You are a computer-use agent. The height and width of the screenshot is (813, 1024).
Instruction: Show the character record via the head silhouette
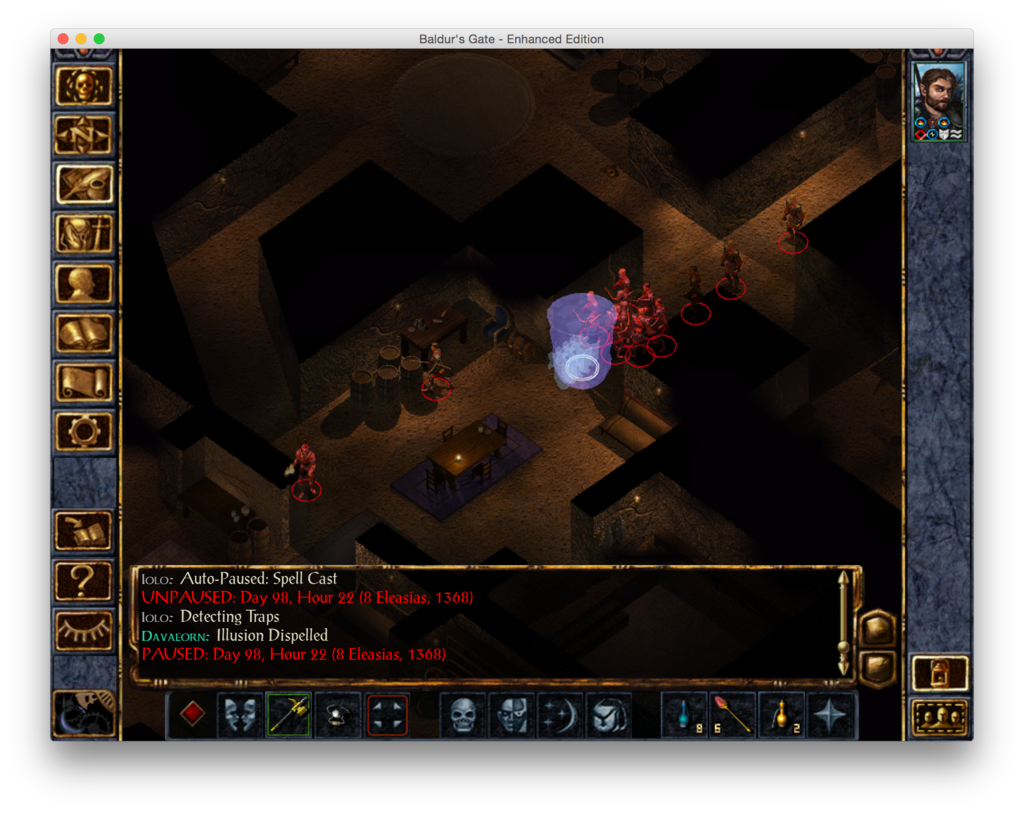(x=85, y=283)
